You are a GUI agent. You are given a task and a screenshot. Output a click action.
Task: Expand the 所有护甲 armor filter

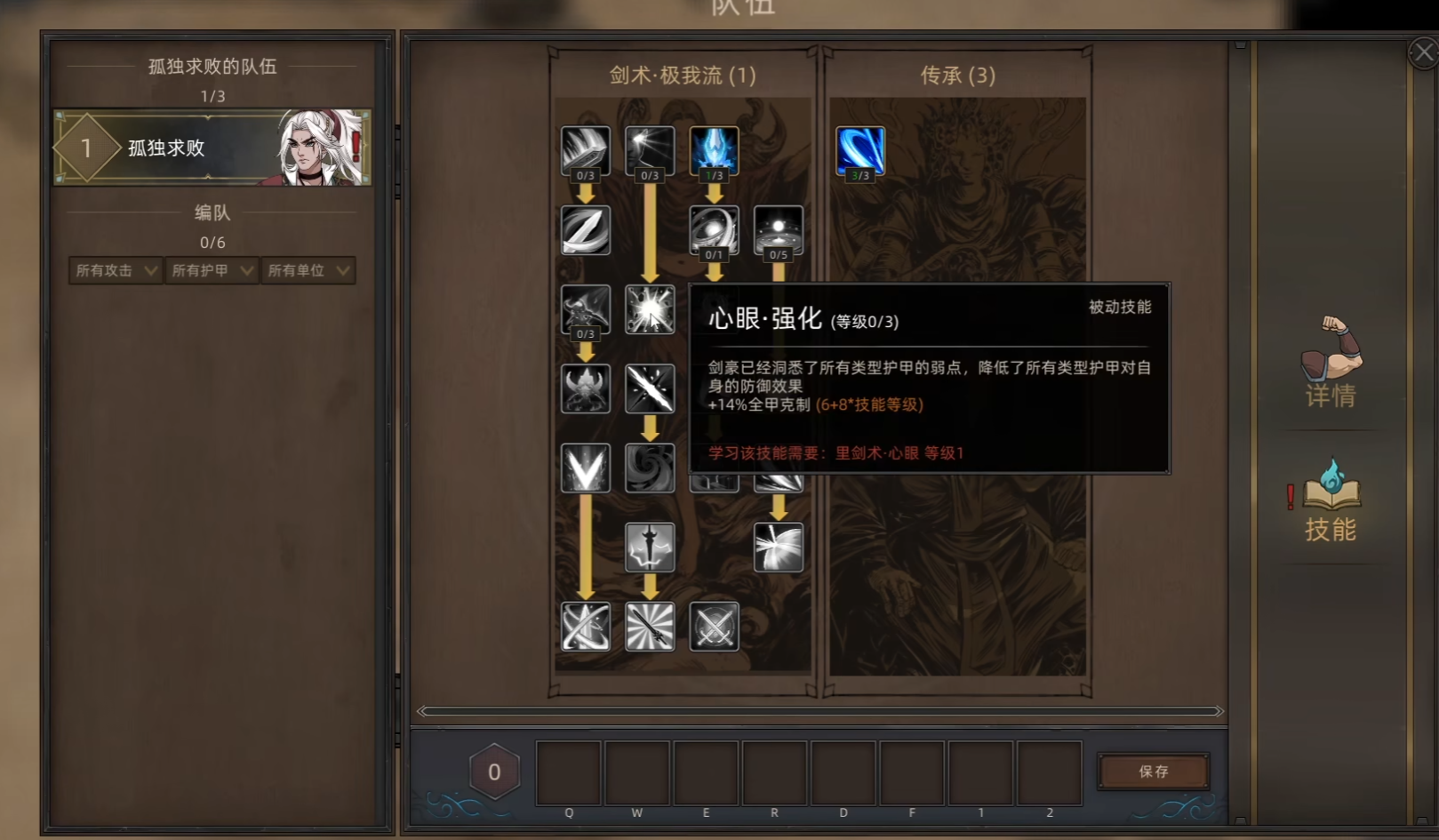click(x=210, y=271)
